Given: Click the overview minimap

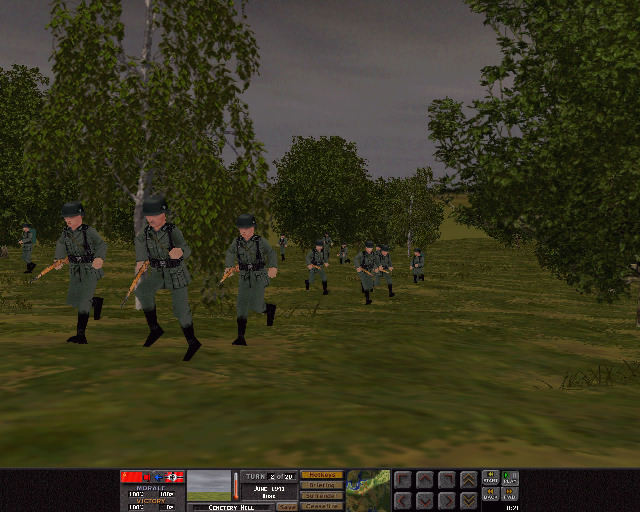Looking at the screenshot, I should (368, 490).
